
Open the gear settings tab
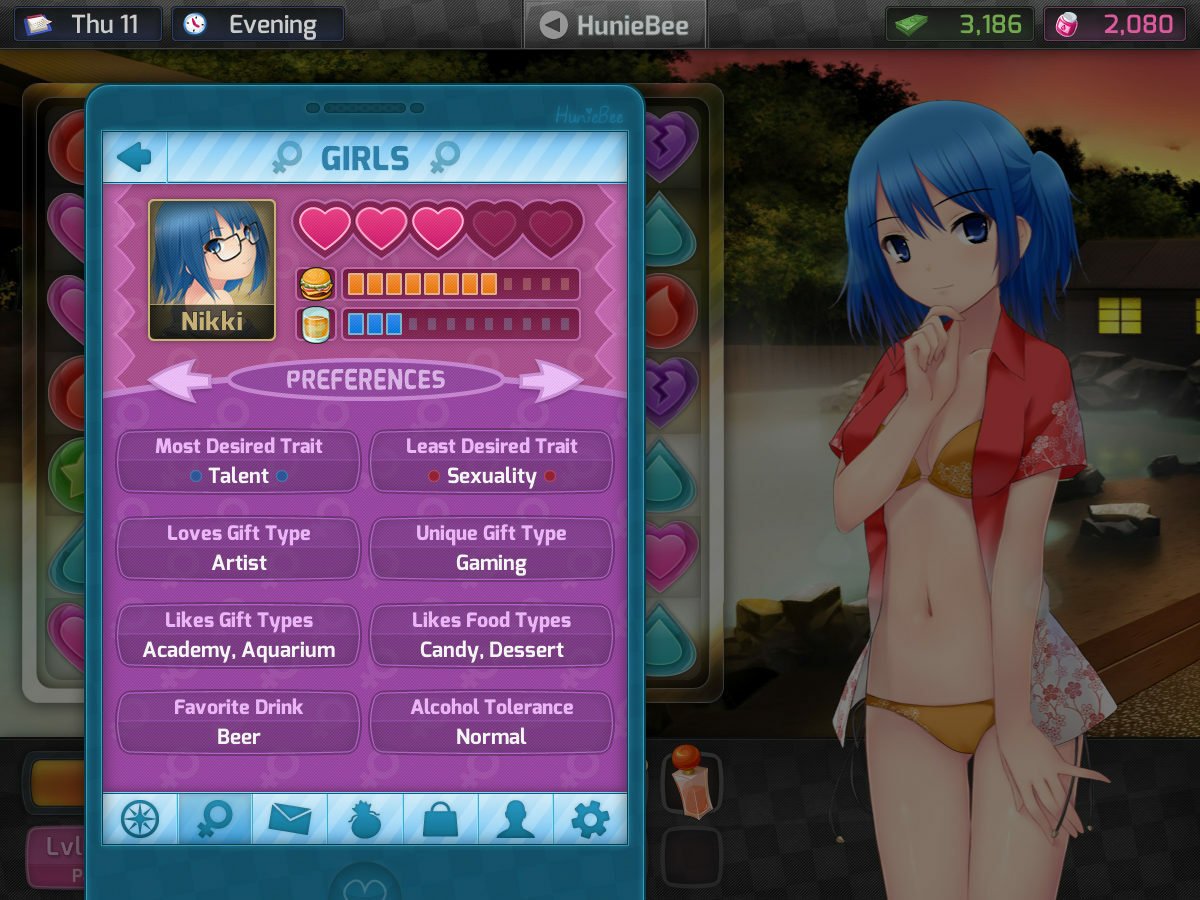[590, 820]
